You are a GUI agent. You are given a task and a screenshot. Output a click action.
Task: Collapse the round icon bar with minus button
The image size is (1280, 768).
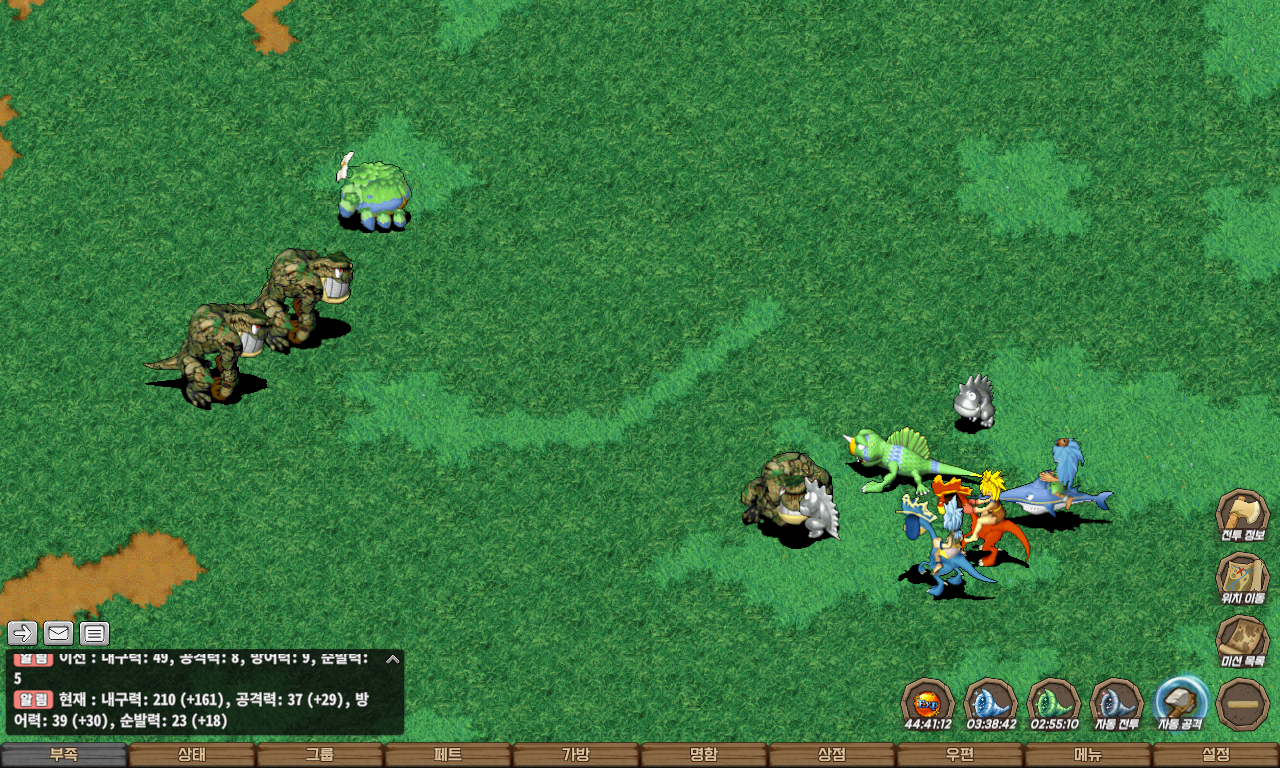1243,702
